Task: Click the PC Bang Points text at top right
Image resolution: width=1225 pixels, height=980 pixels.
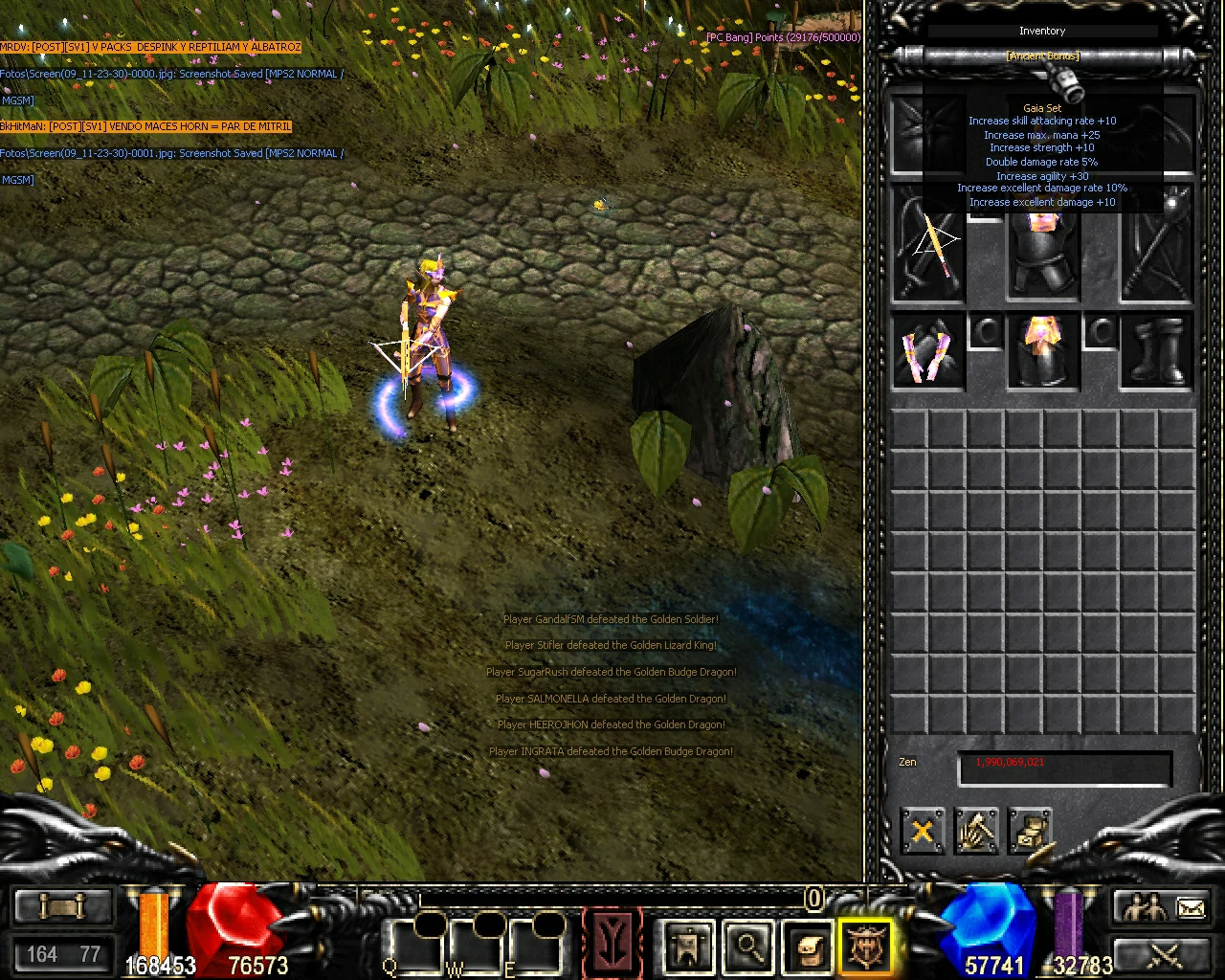Action: [x=783, y=36]
